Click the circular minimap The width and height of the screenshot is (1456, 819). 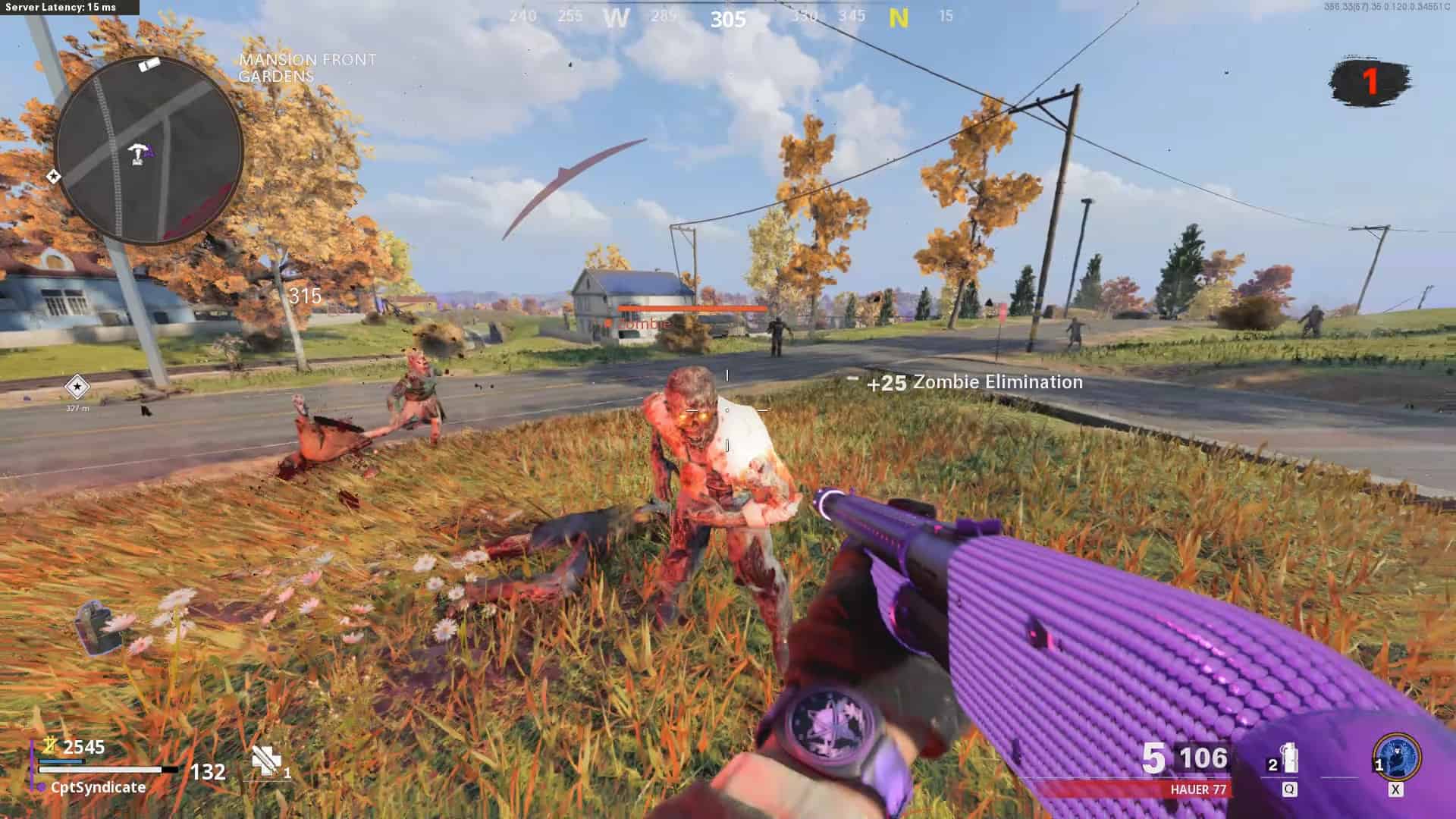pyautogui.click(x=149, y=151)
